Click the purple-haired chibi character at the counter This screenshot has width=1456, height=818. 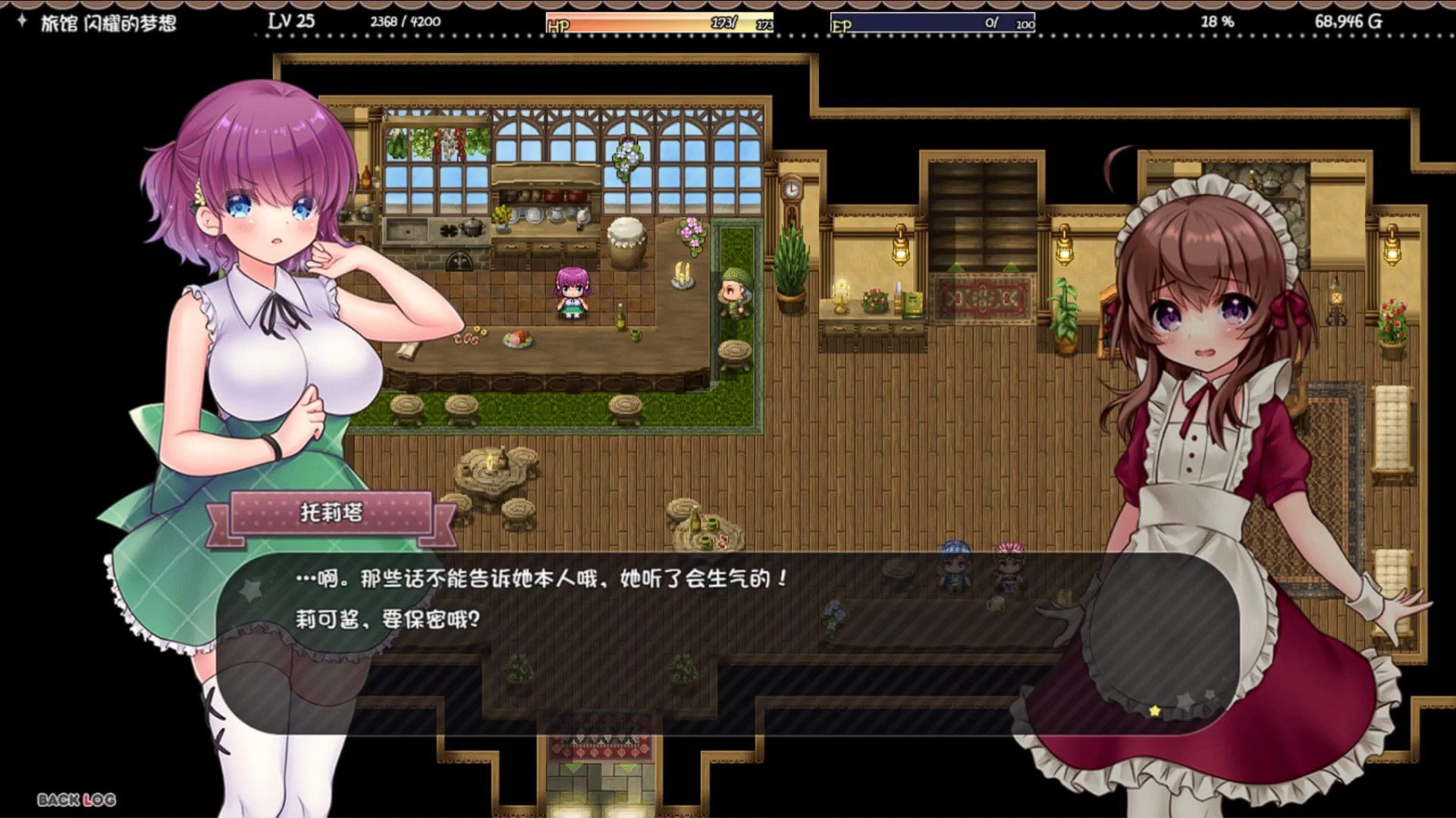tap(572, 292)
